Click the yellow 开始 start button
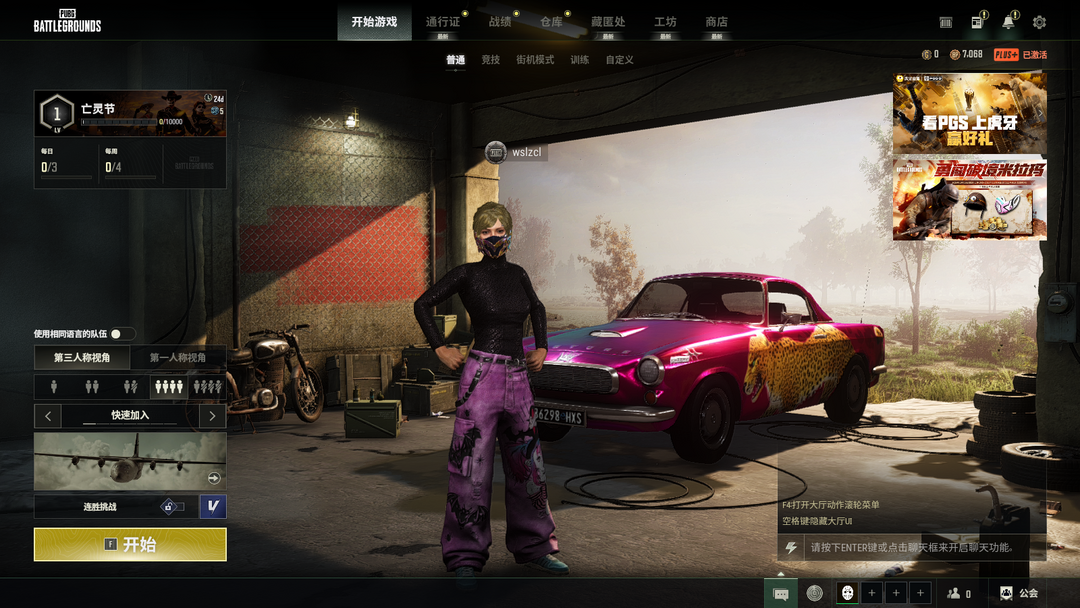The height and width of the screenshot is (608, 1080). [x=130, y=545]
